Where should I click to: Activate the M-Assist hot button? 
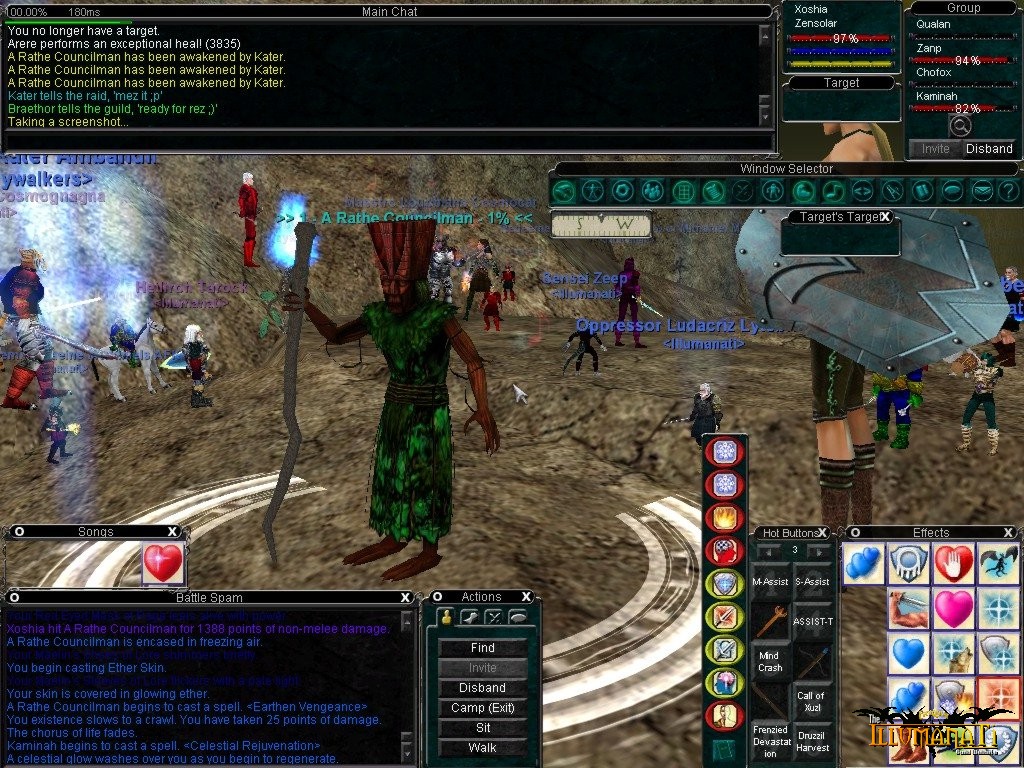[770, 581]
